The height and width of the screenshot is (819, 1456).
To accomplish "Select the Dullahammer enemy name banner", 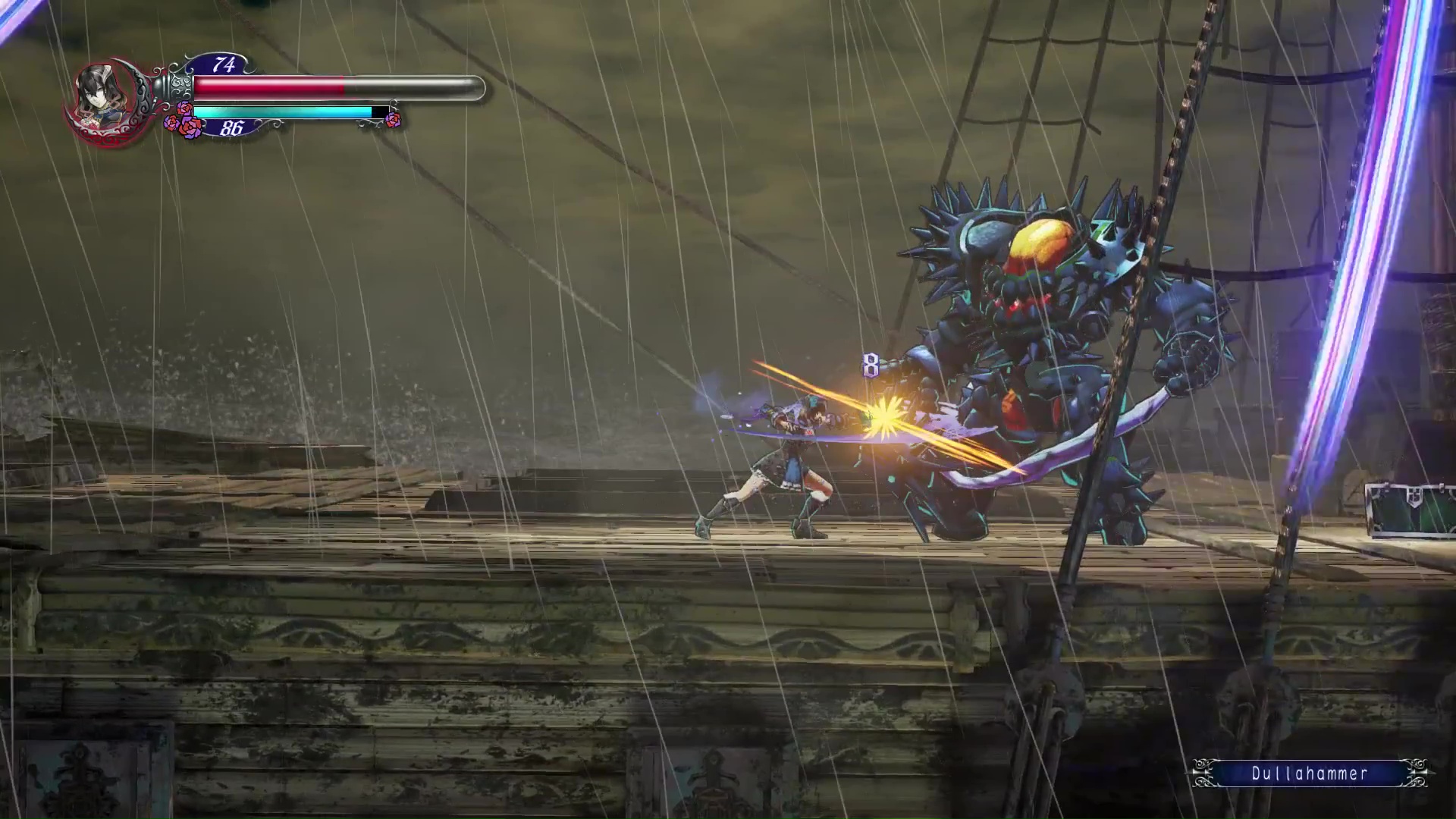I will (x=1310, y=773).
